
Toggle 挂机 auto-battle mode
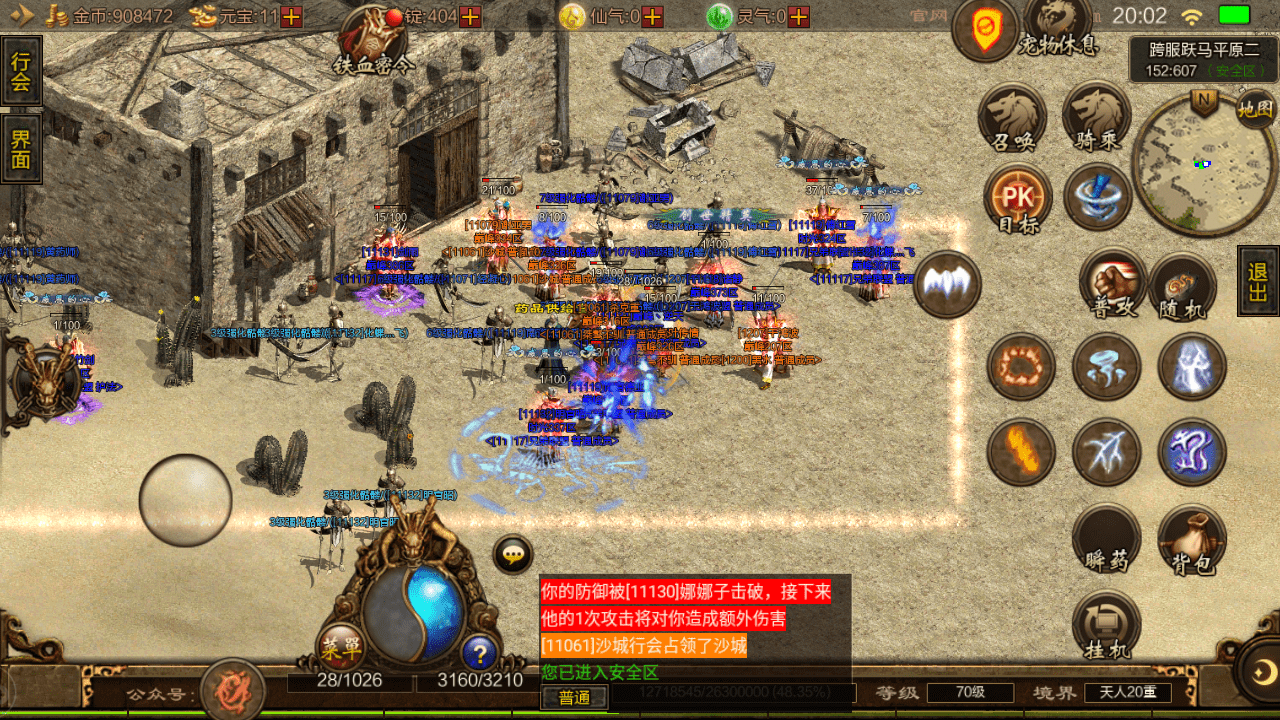coord(1106,626)
